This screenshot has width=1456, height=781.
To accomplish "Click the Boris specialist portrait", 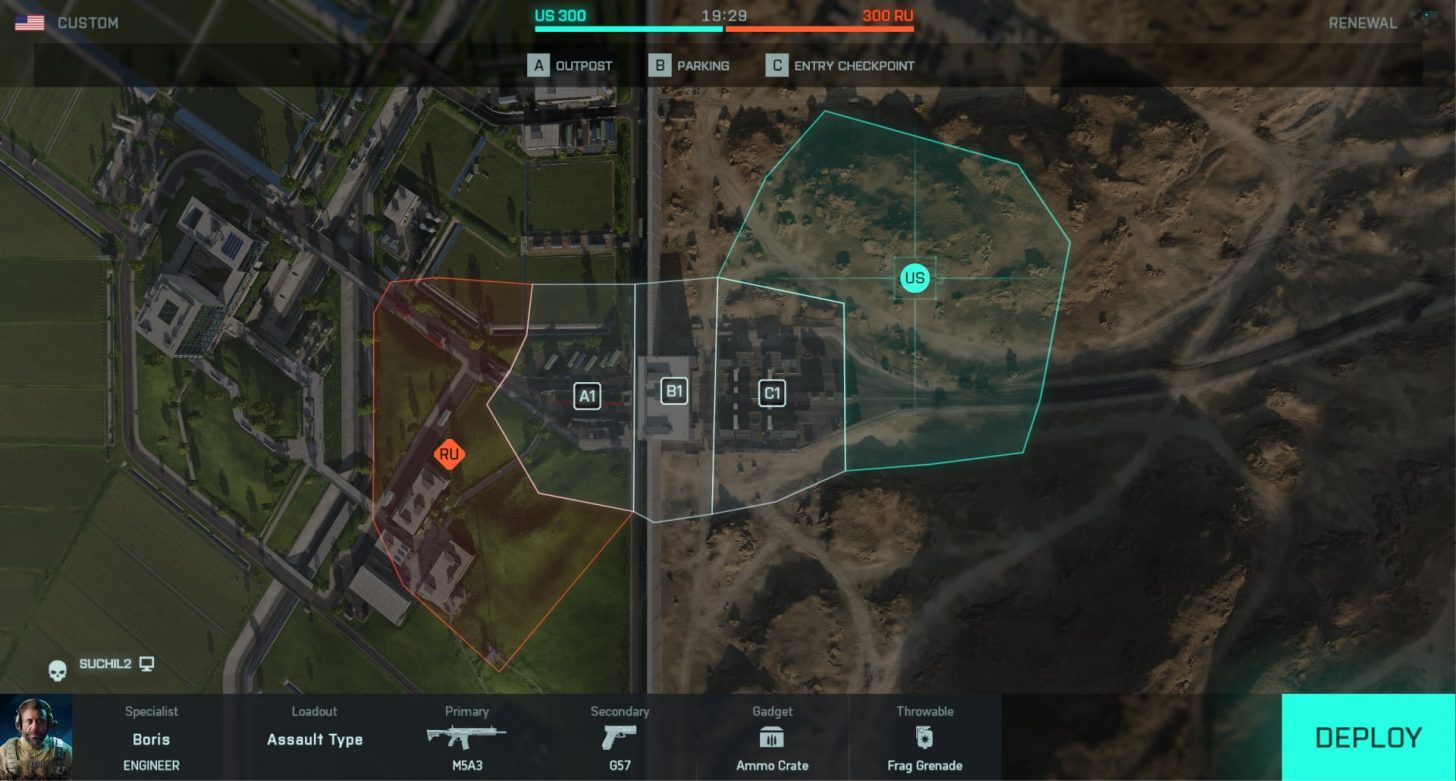I will [36, 737].
